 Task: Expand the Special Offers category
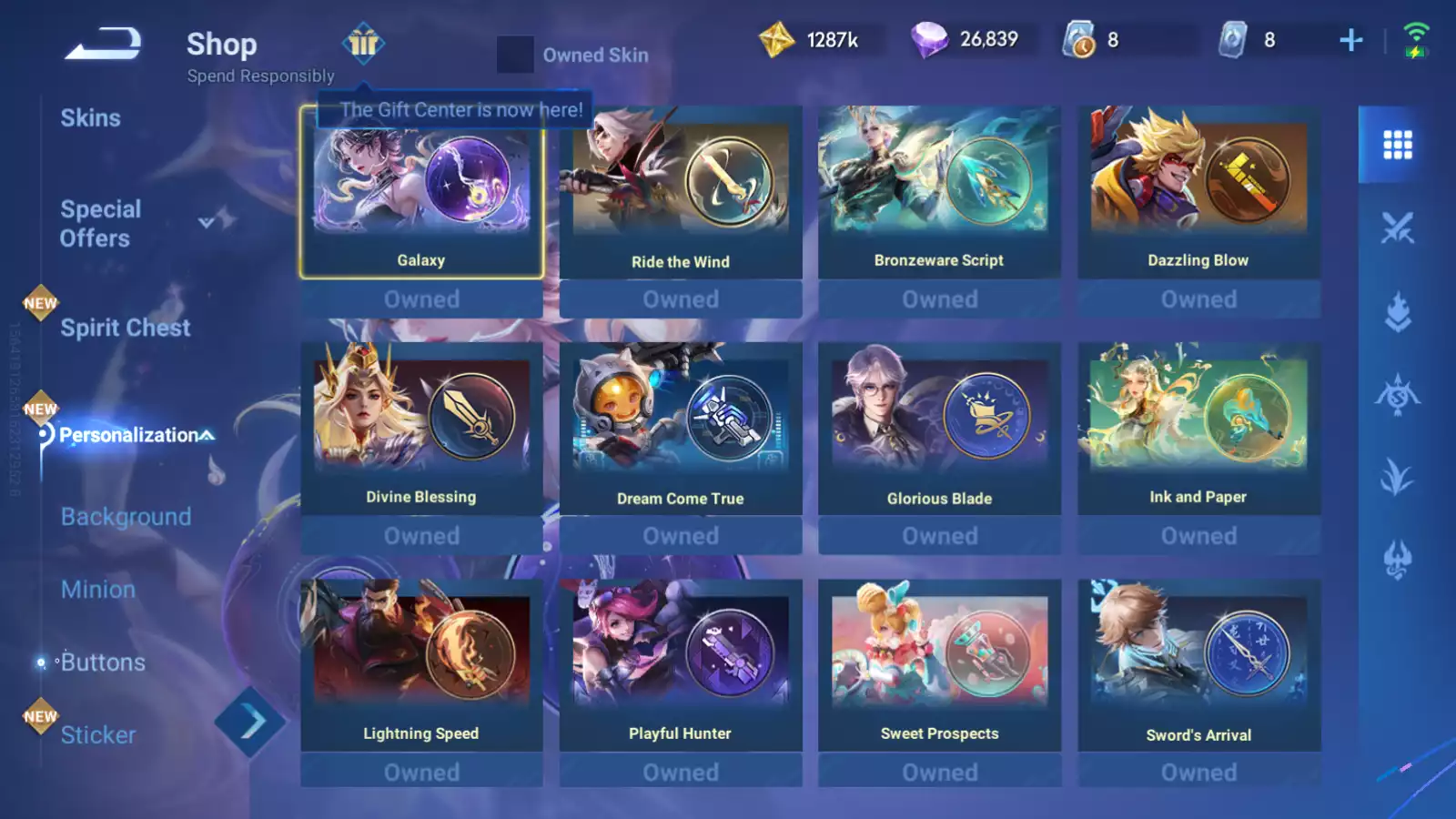[207, 222]
